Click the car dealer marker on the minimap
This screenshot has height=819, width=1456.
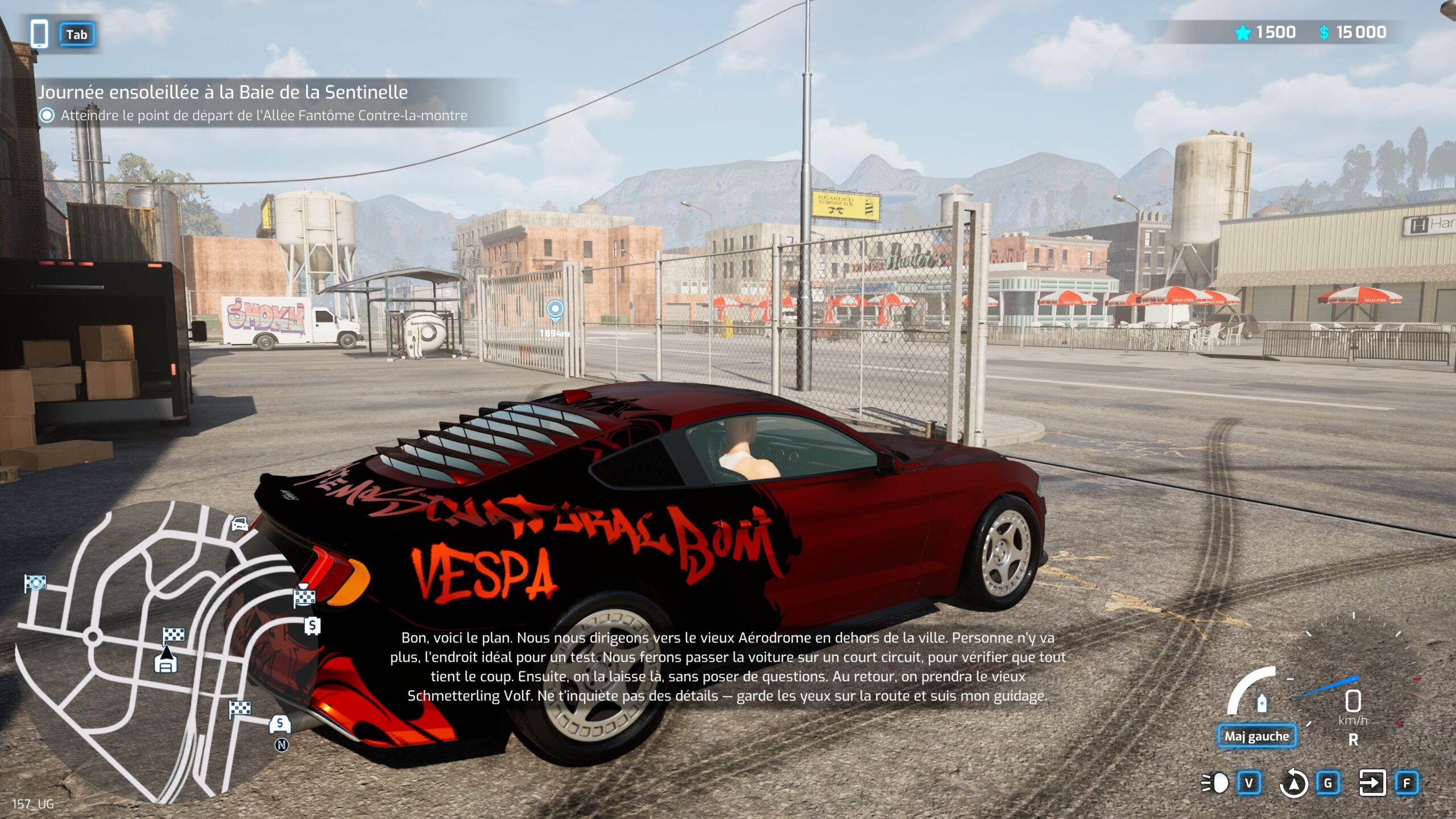[x=241, y=523]
